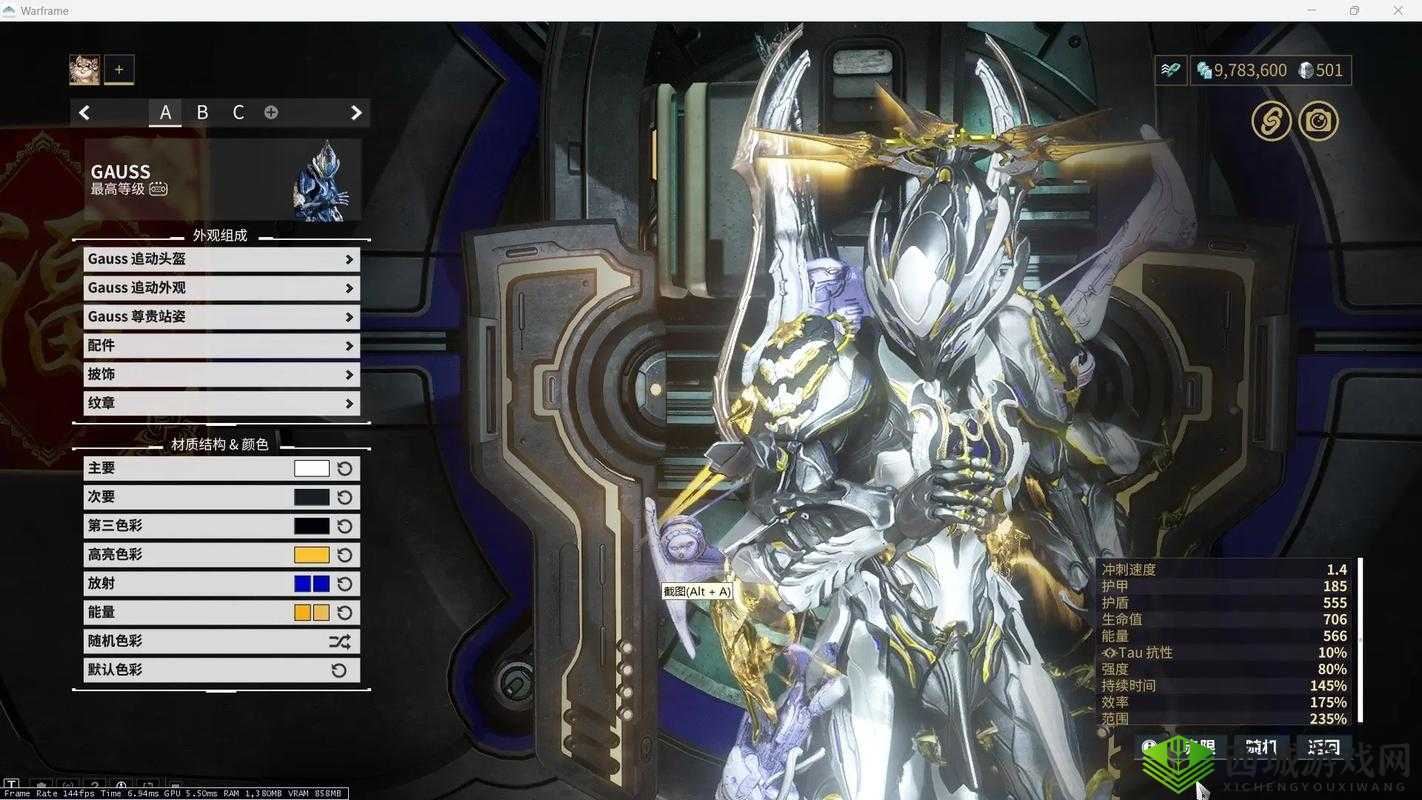Open the Gauss 尊贵站姿 animation set
The width and height of the screenshot is (1422, 800).
pos(220,317)
